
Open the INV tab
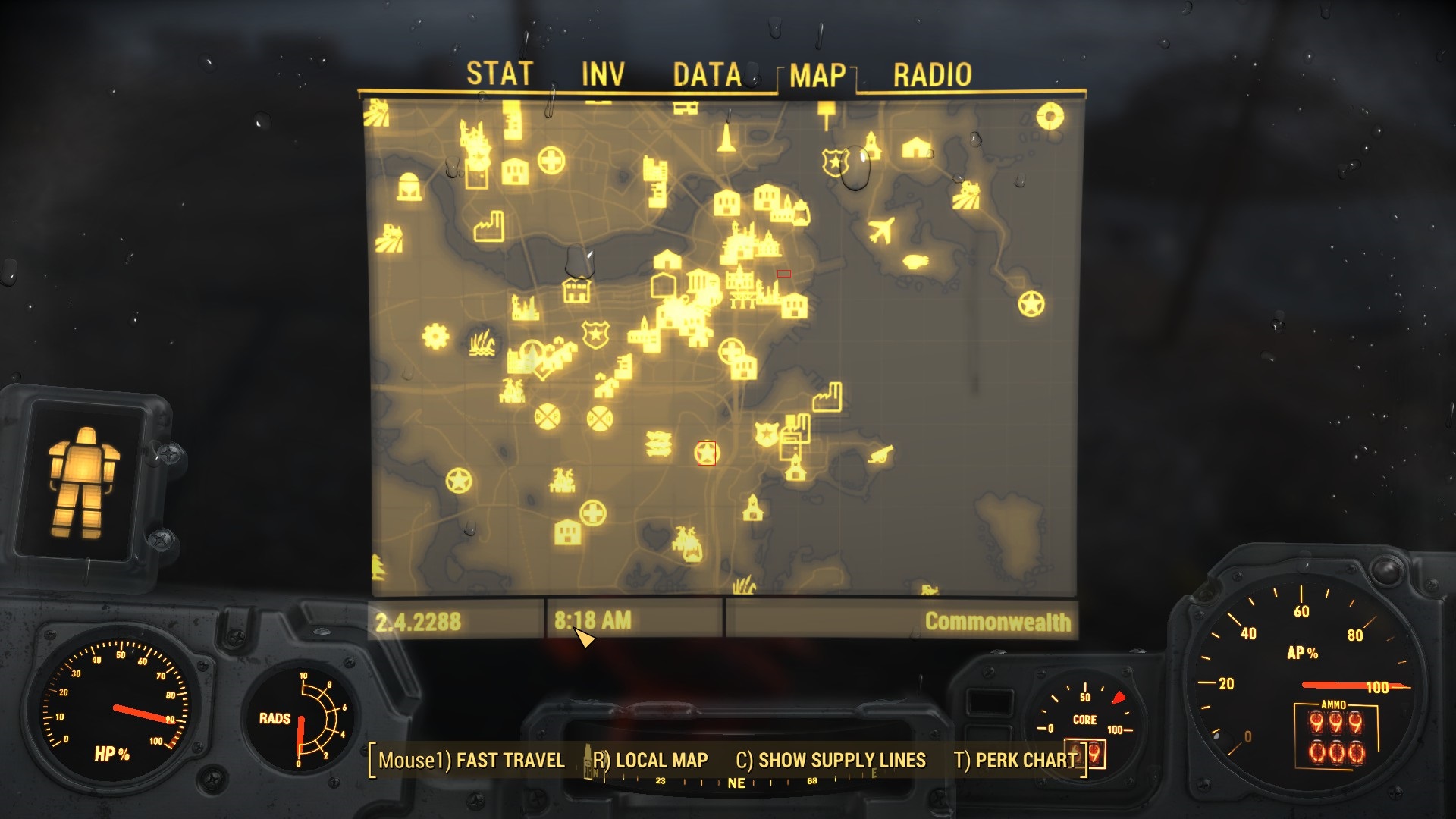603,74
